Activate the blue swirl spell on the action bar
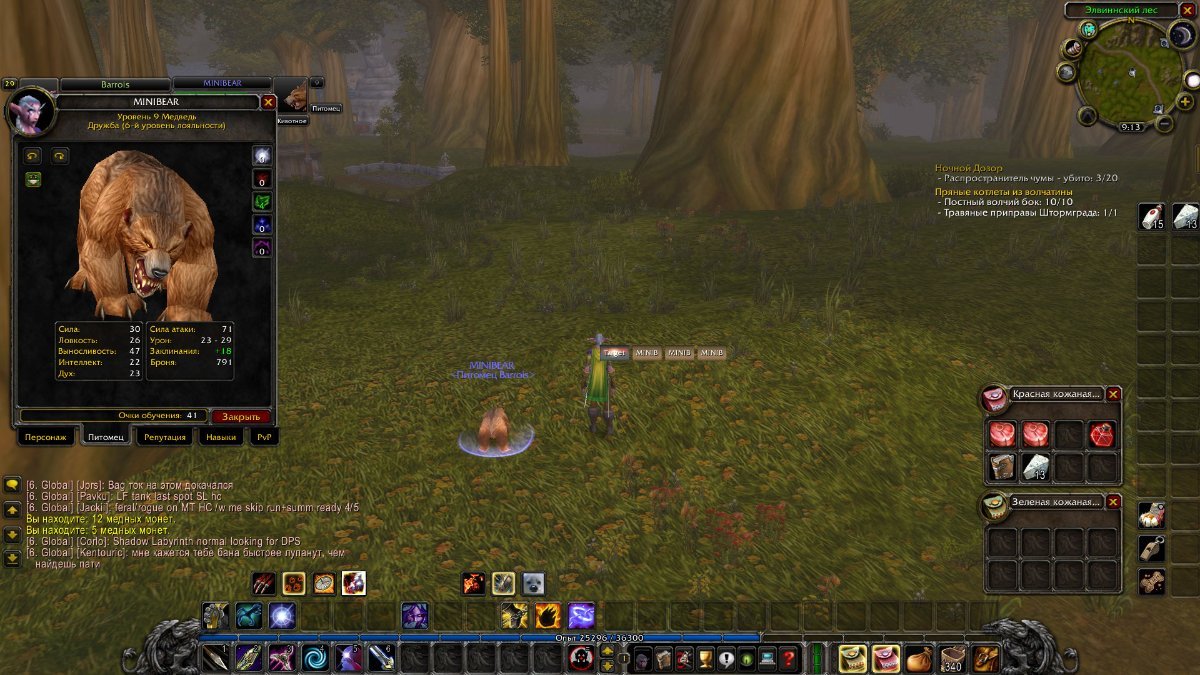The image size is (1200, 675). click(x=314, y=658)
